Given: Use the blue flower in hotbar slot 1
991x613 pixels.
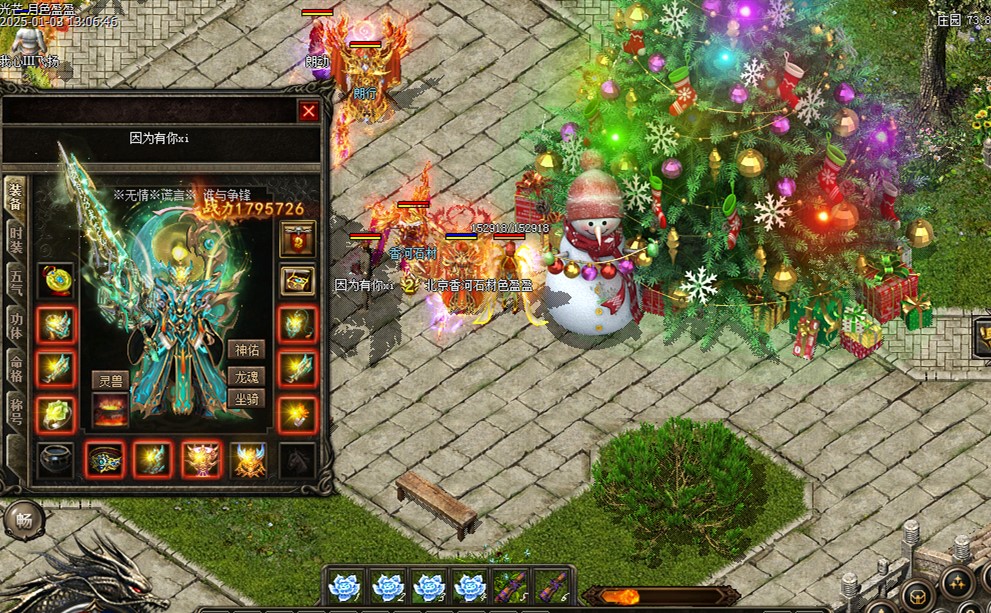Looking at the screenshot, I should tap(345, 587).
